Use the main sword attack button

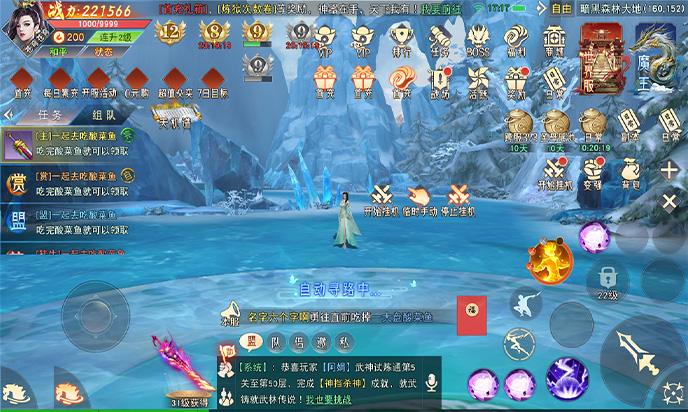click(x=631, y=351)
